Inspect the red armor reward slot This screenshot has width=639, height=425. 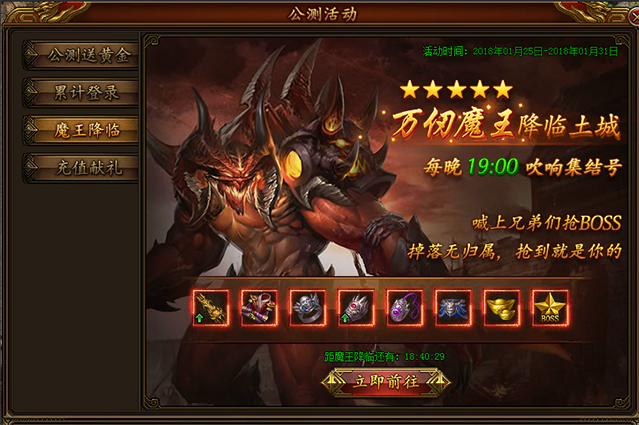click(259, 308)
